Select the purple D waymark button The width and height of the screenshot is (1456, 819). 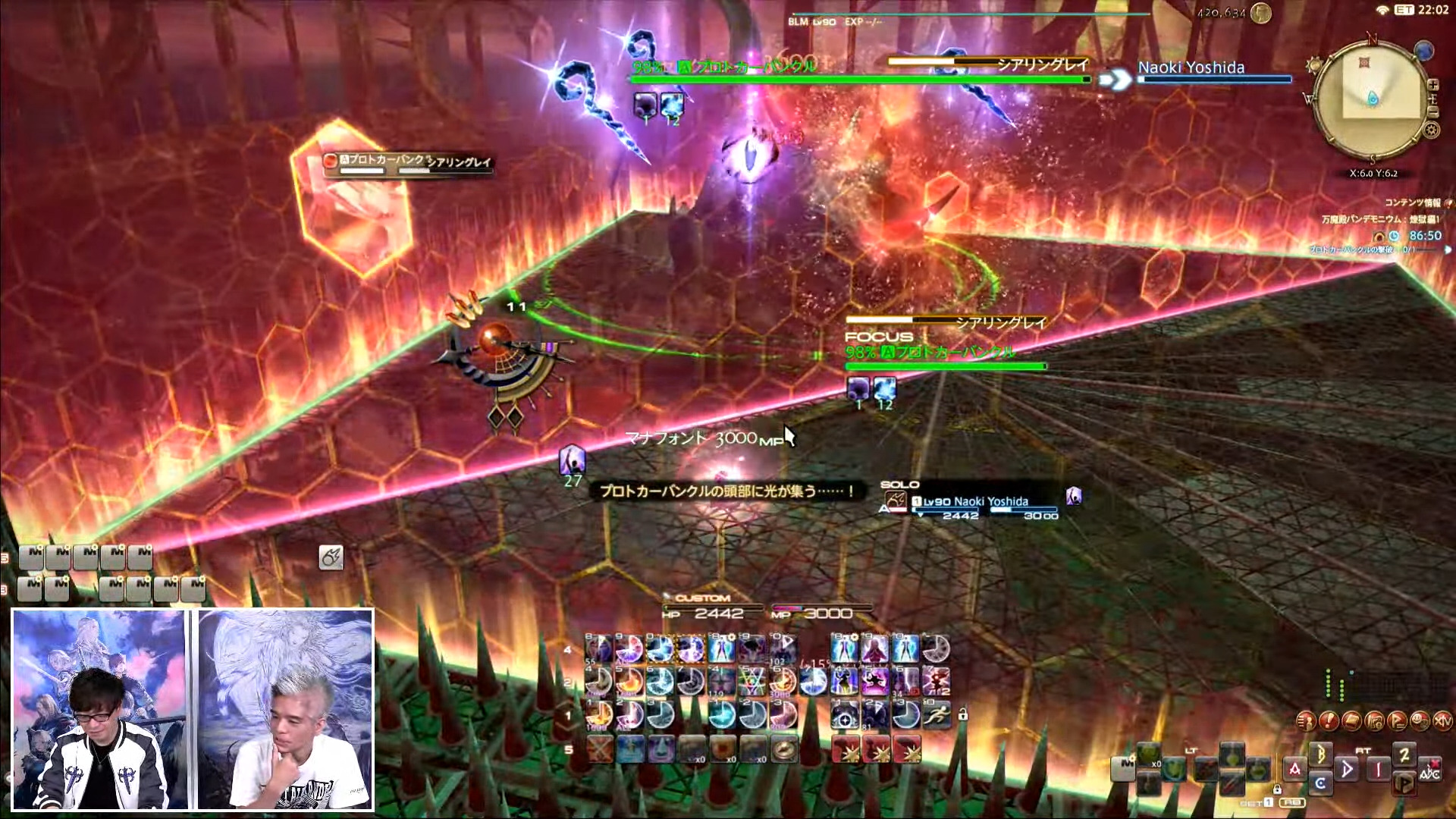1347,768
